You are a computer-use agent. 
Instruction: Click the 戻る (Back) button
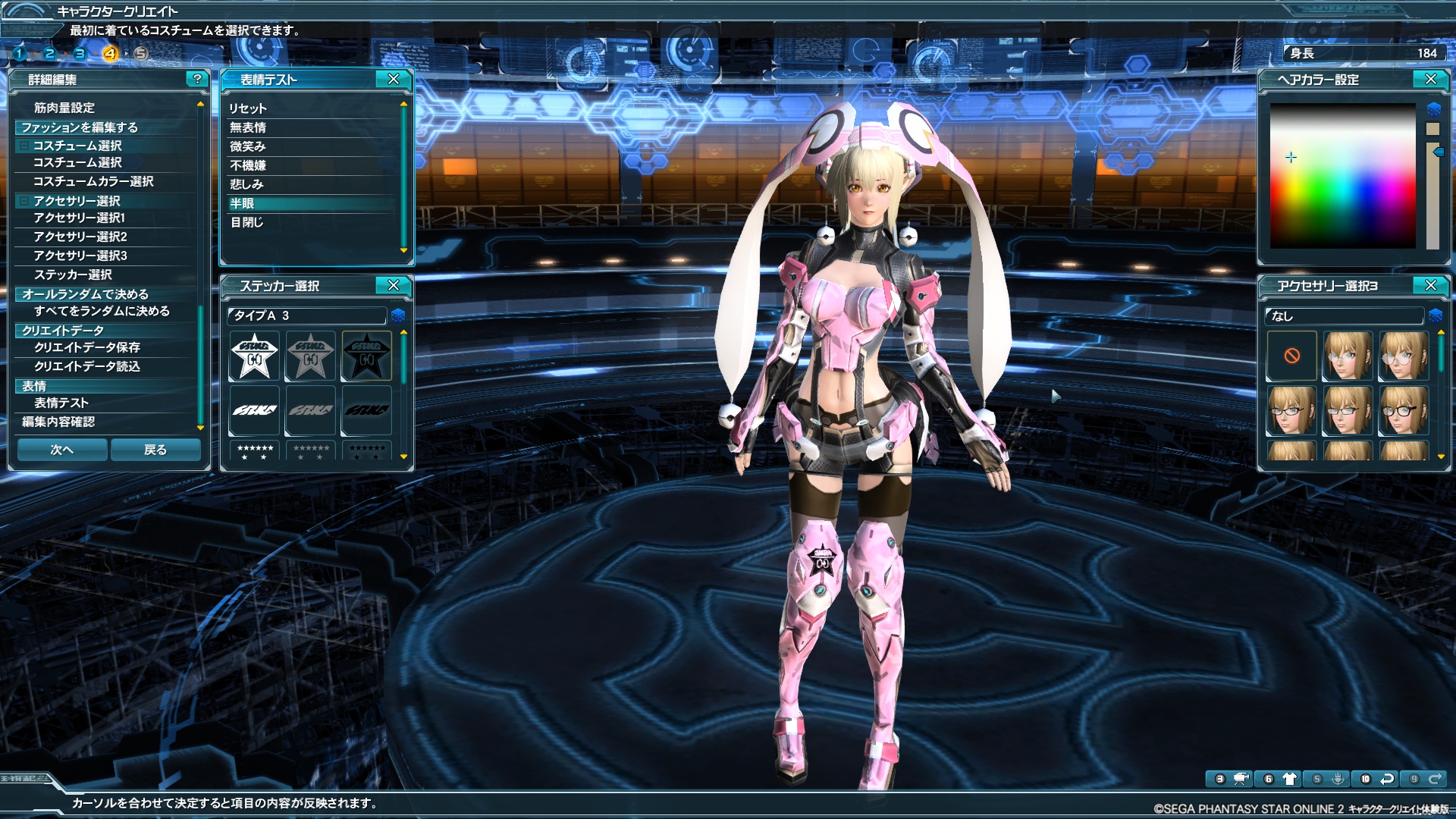(155, 450)
